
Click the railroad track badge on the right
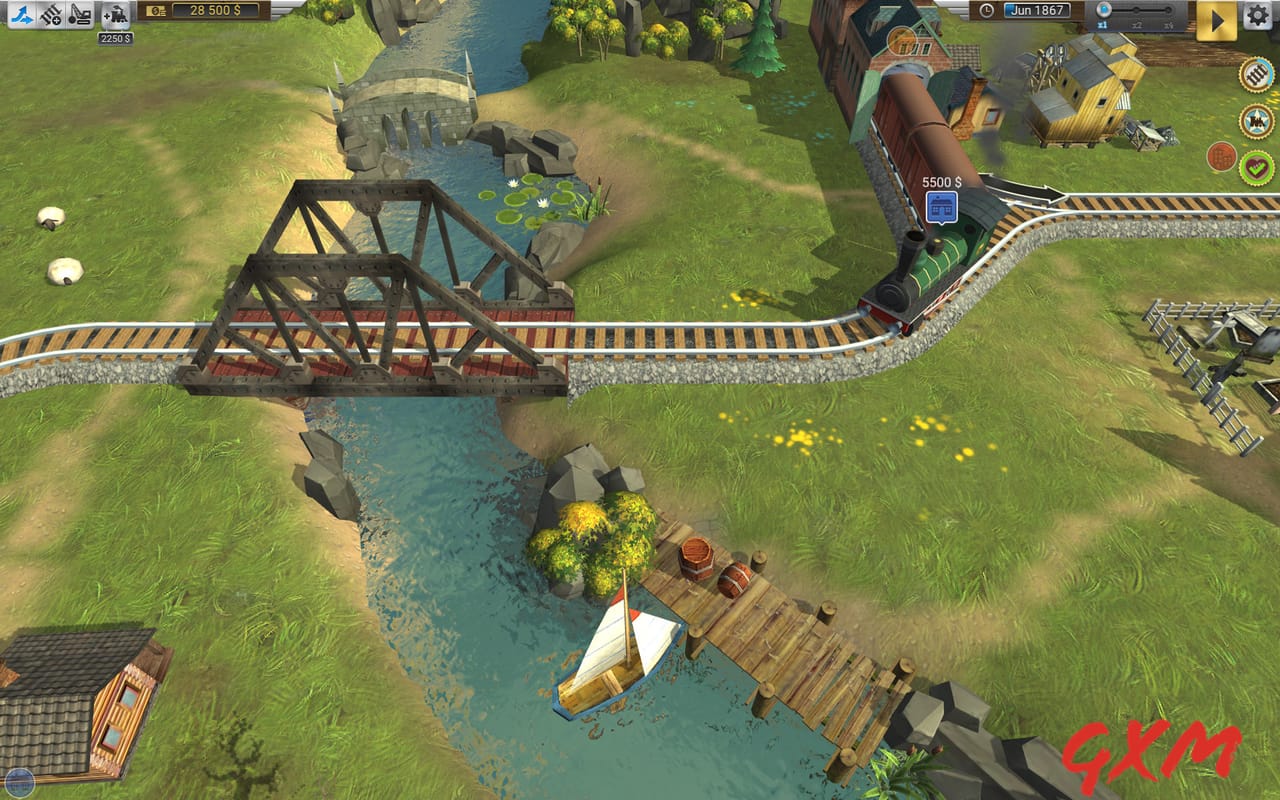click(1257, 75)
